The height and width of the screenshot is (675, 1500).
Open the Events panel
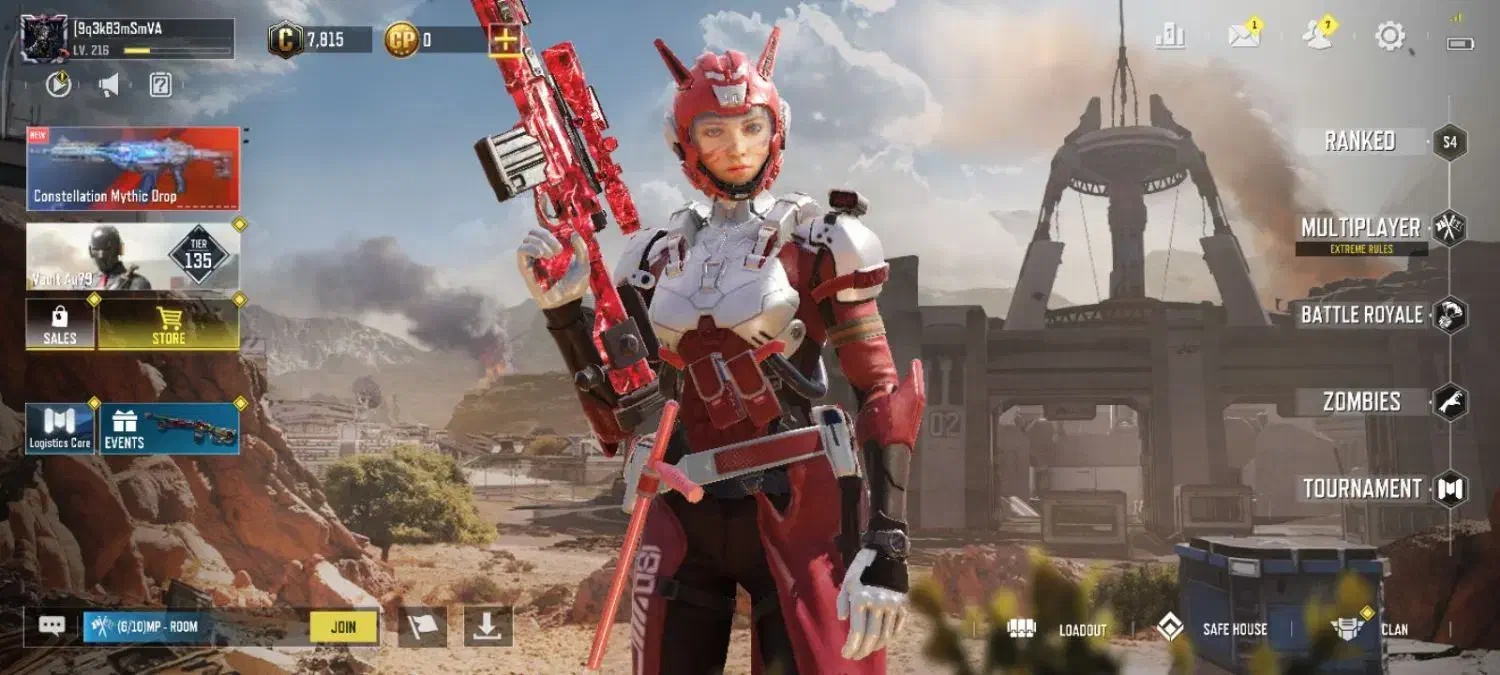[x=168, y=429]
